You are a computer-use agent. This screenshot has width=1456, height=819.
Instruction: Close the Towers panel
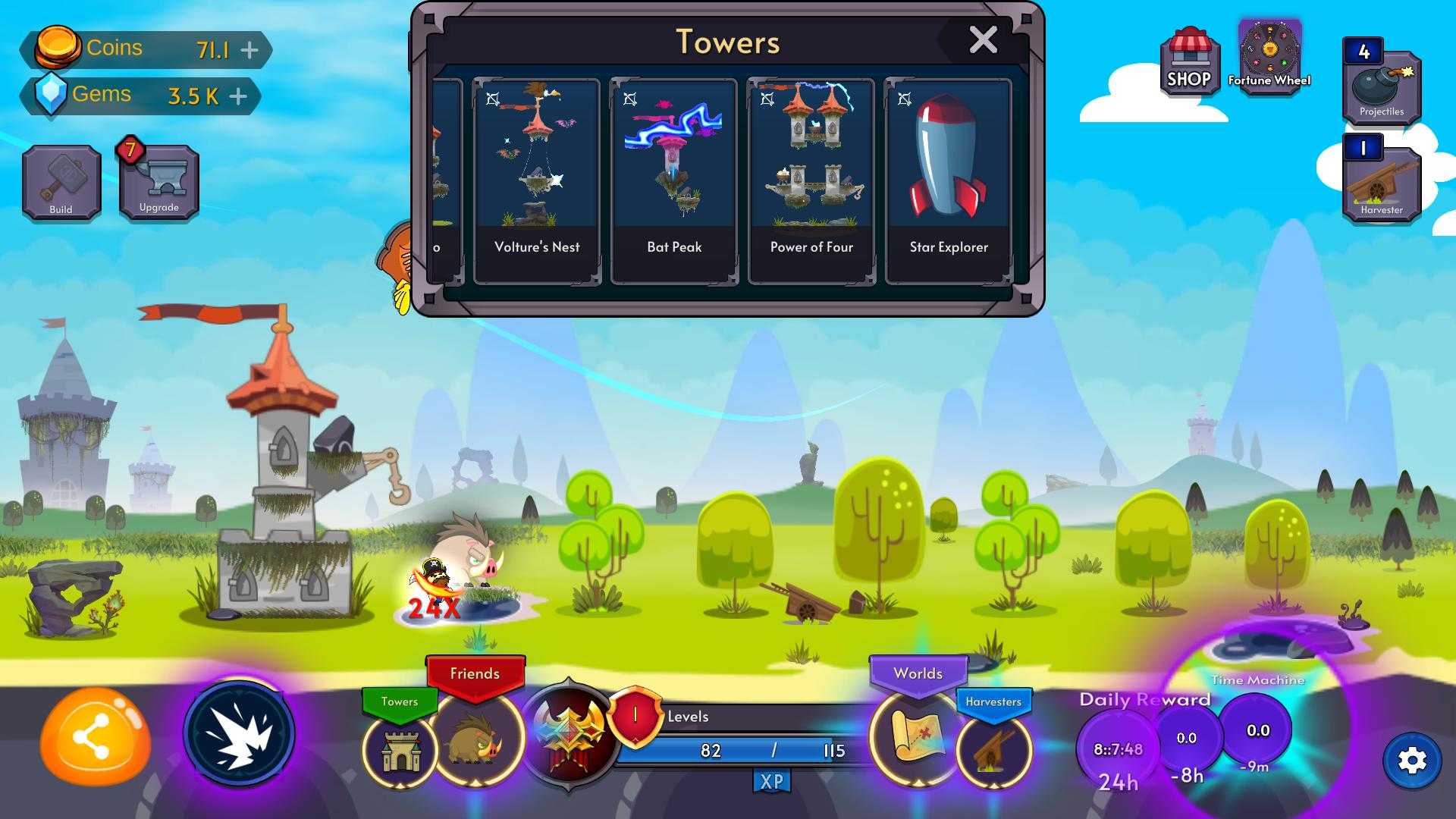983,39
